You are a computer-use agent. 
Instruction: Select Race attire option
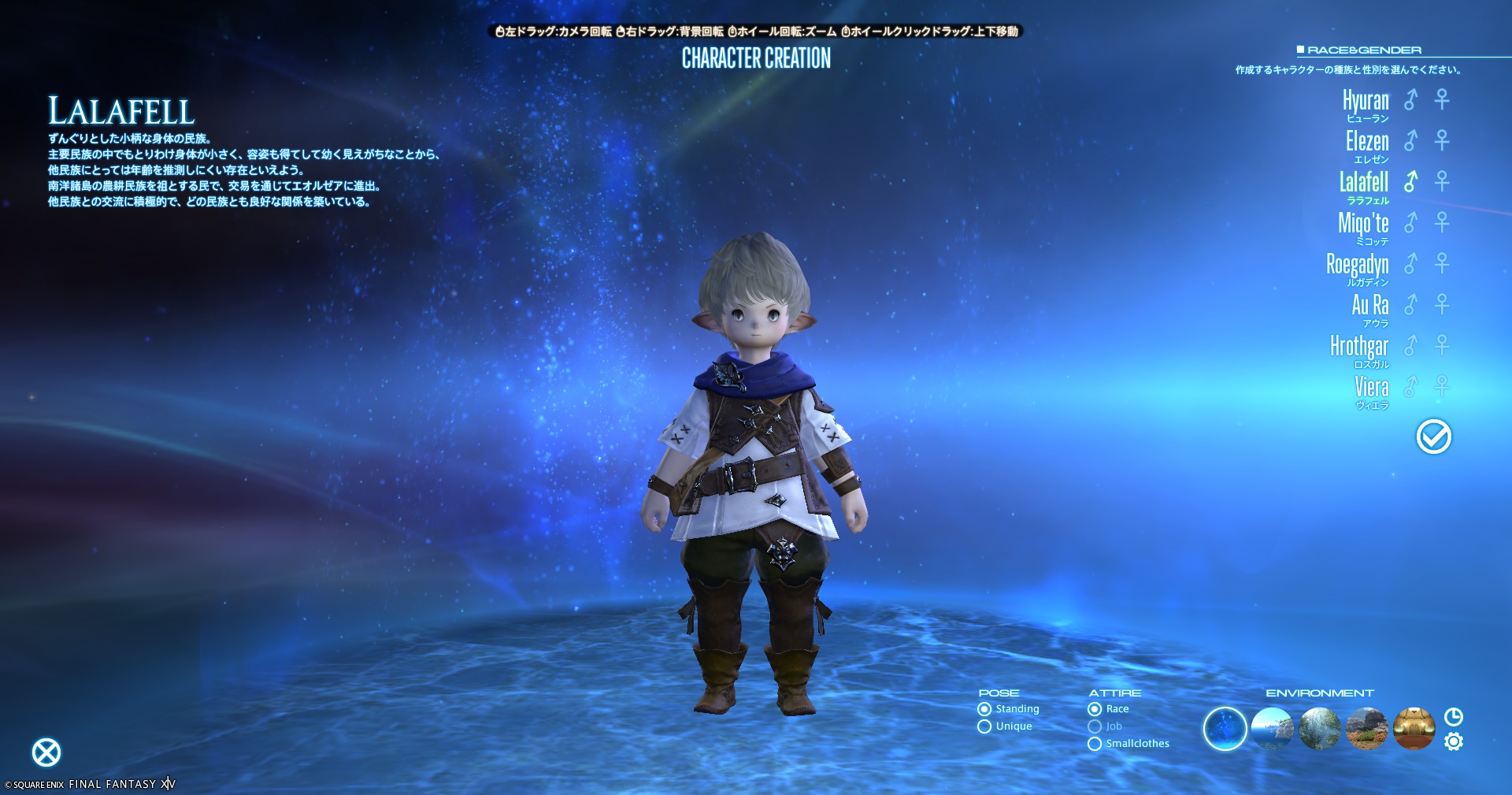point(1095,709)
